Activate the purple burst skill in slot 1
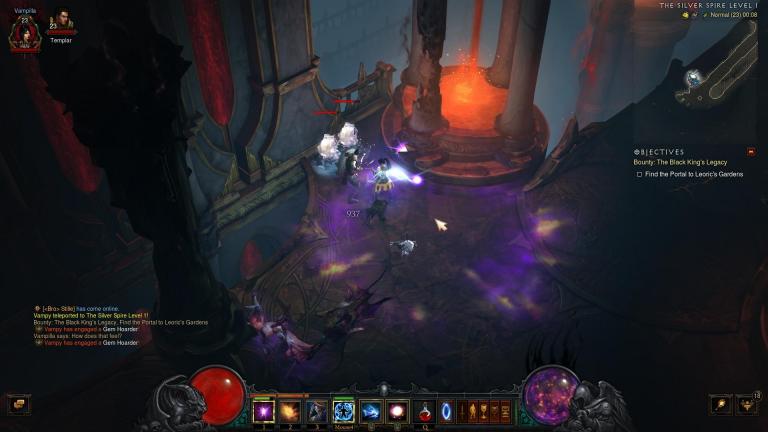 click(x=265, y=411)
